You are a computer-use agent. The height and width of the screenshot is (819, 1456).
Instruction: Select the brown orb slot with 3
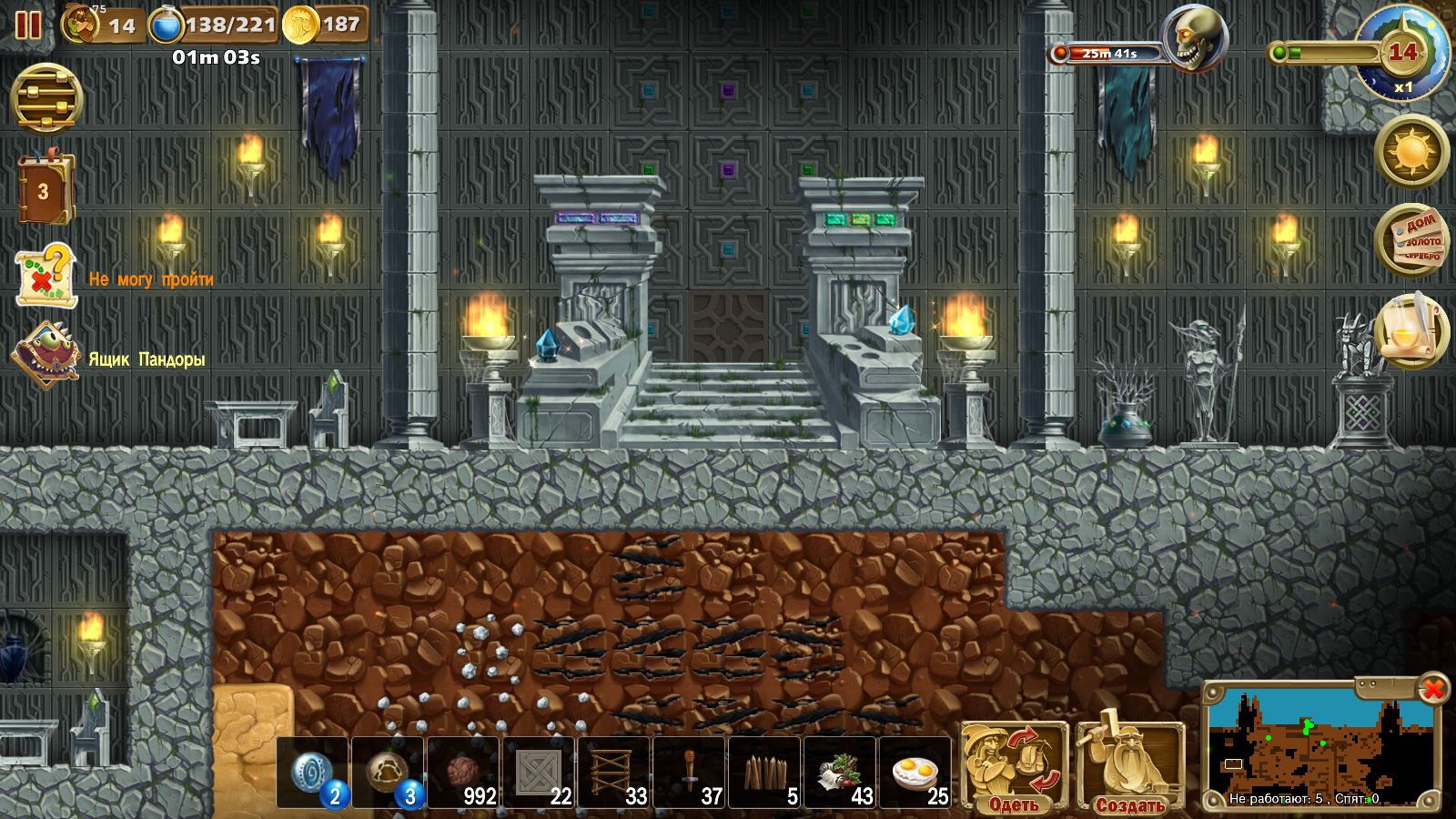coord(389,773)
